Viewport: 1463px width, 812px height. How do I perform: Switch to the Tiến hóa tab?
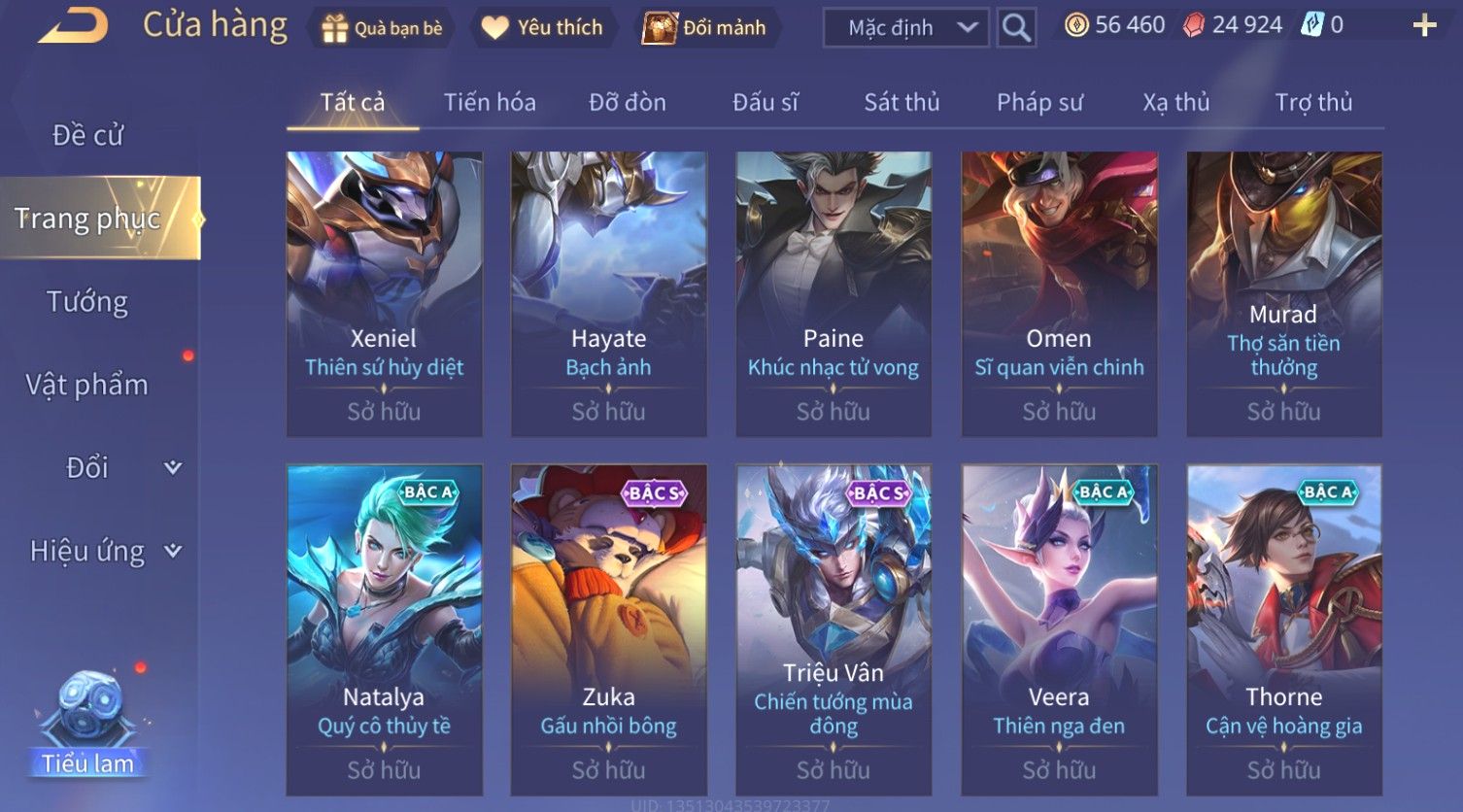pyautogui.click(x=490, y=102)
